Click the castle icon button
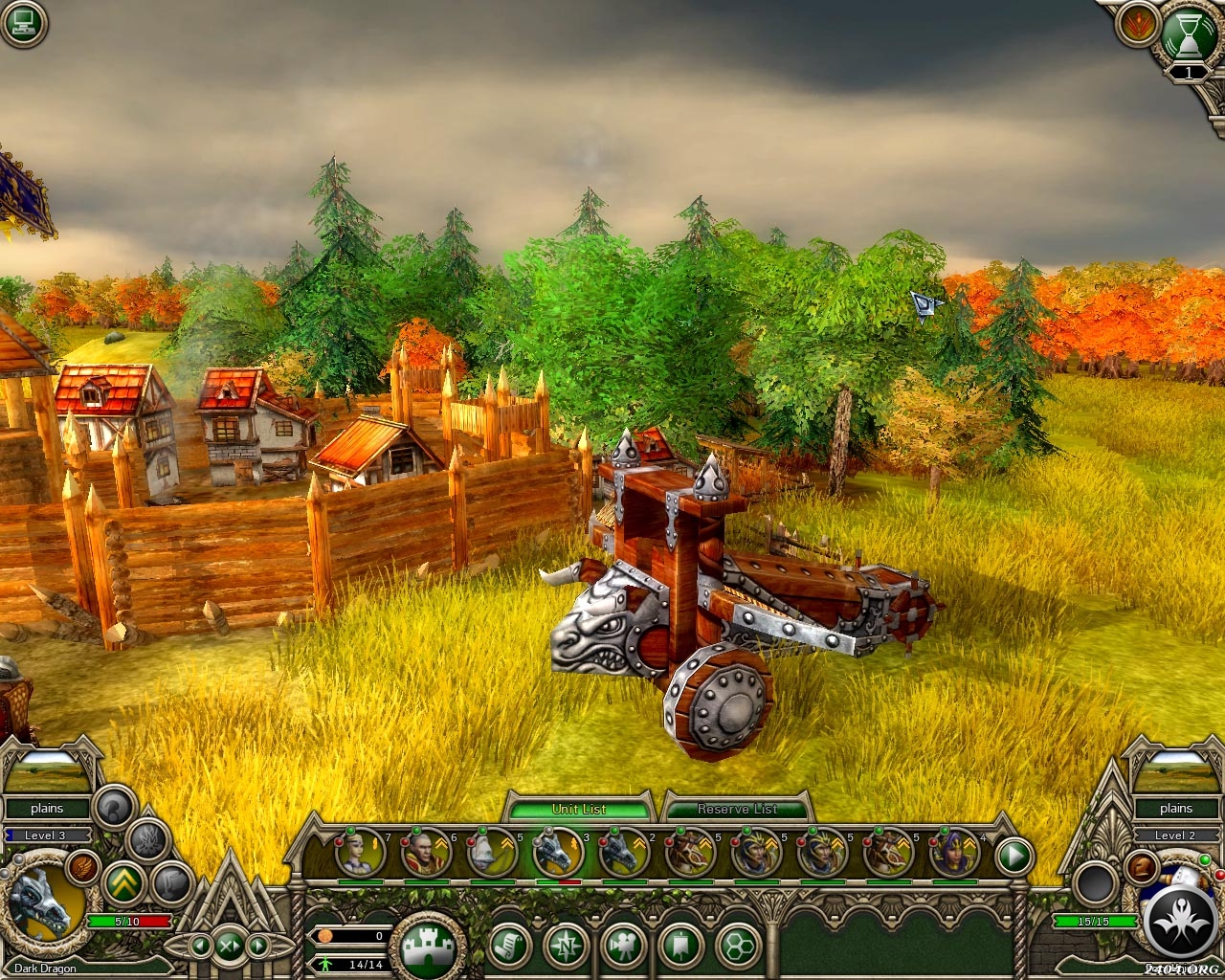1225x980 pixels. [428, 947]
